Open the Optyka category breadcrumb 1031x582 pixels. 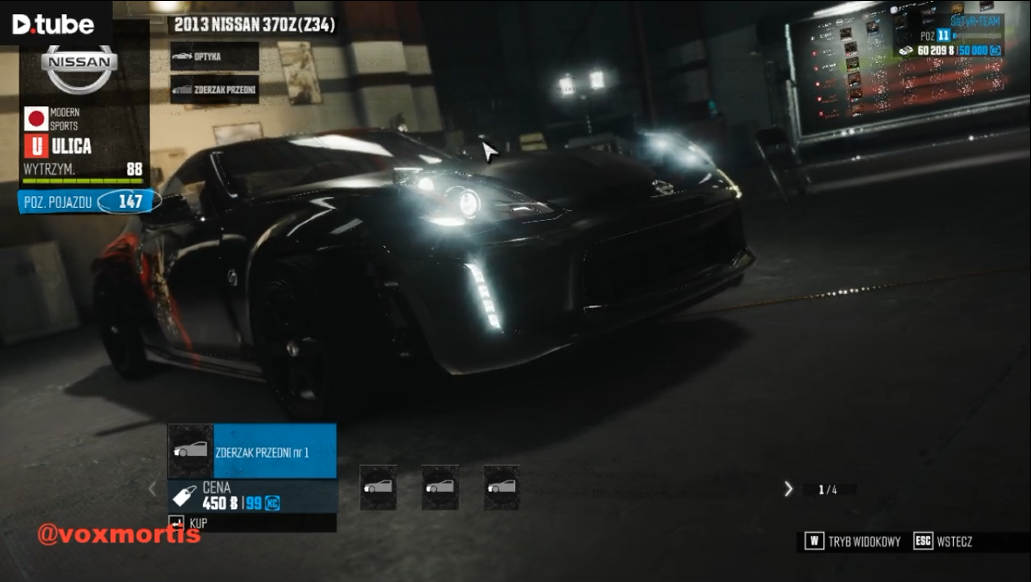pyautogui.click(x=214, y=57)
